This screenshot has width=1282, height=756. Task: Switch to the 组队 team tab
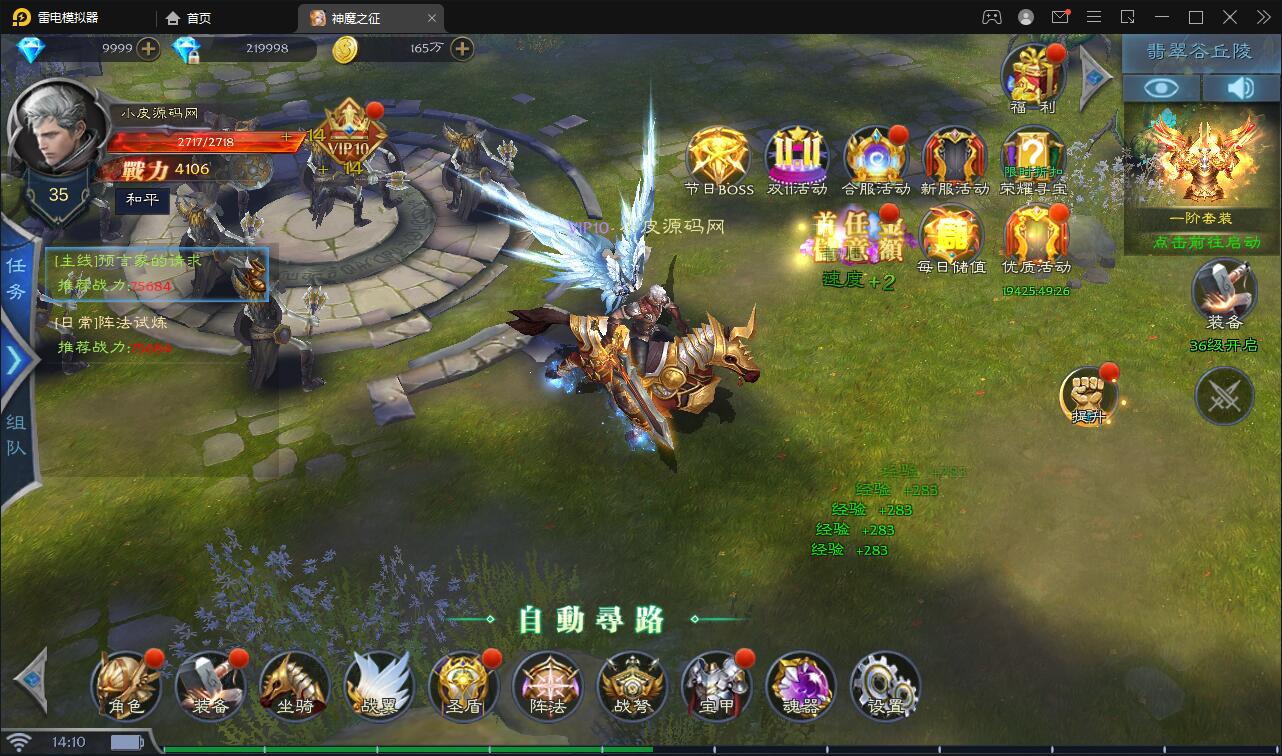(17, 434)
